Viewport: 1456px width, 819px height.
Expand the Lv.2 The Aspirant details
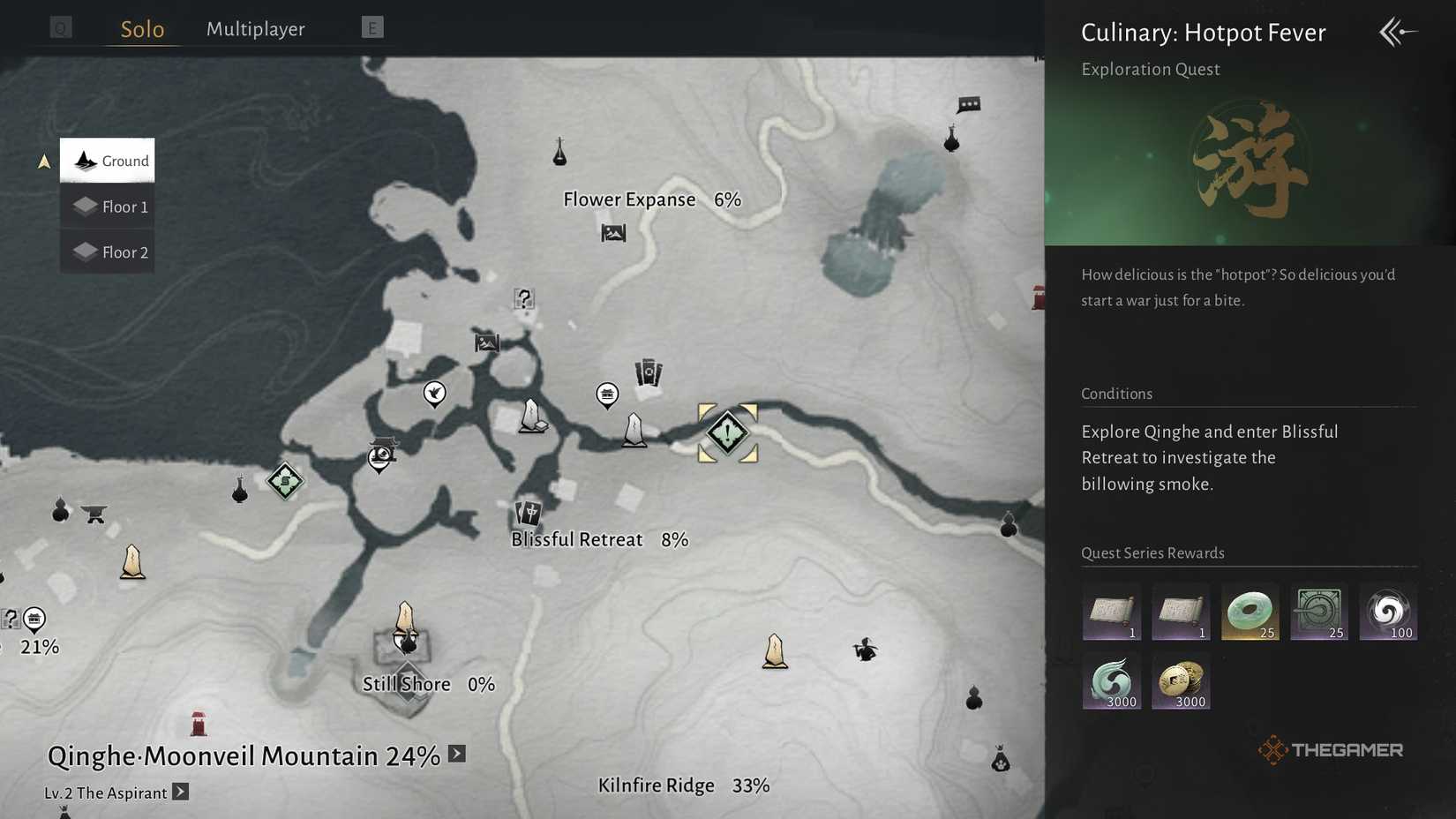(181, 793)
